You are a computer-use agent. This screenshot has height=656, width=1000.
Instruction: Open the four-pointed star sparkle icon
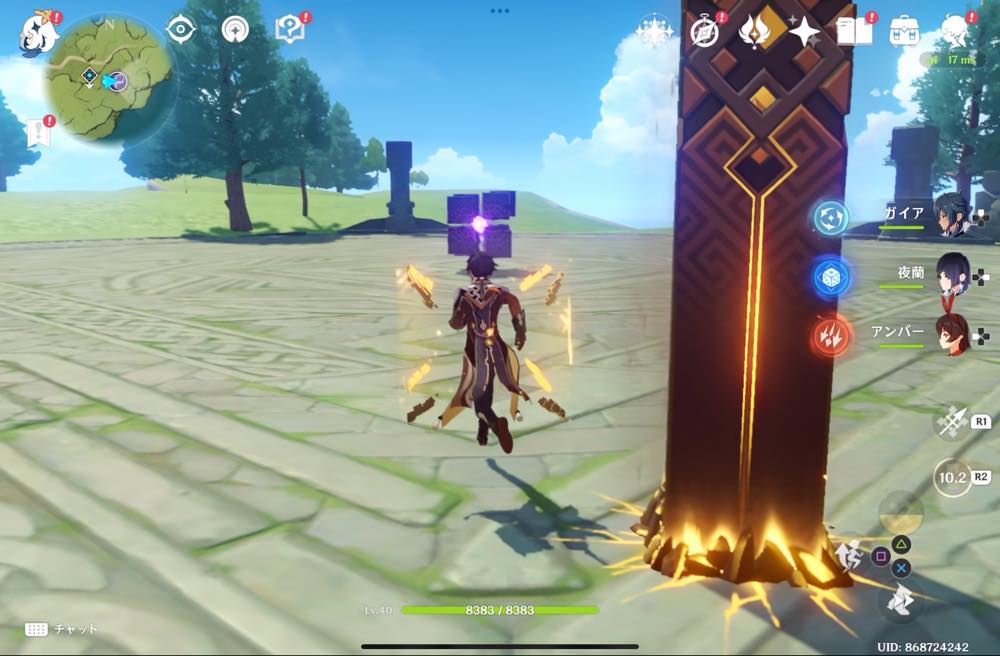[804, 32]
